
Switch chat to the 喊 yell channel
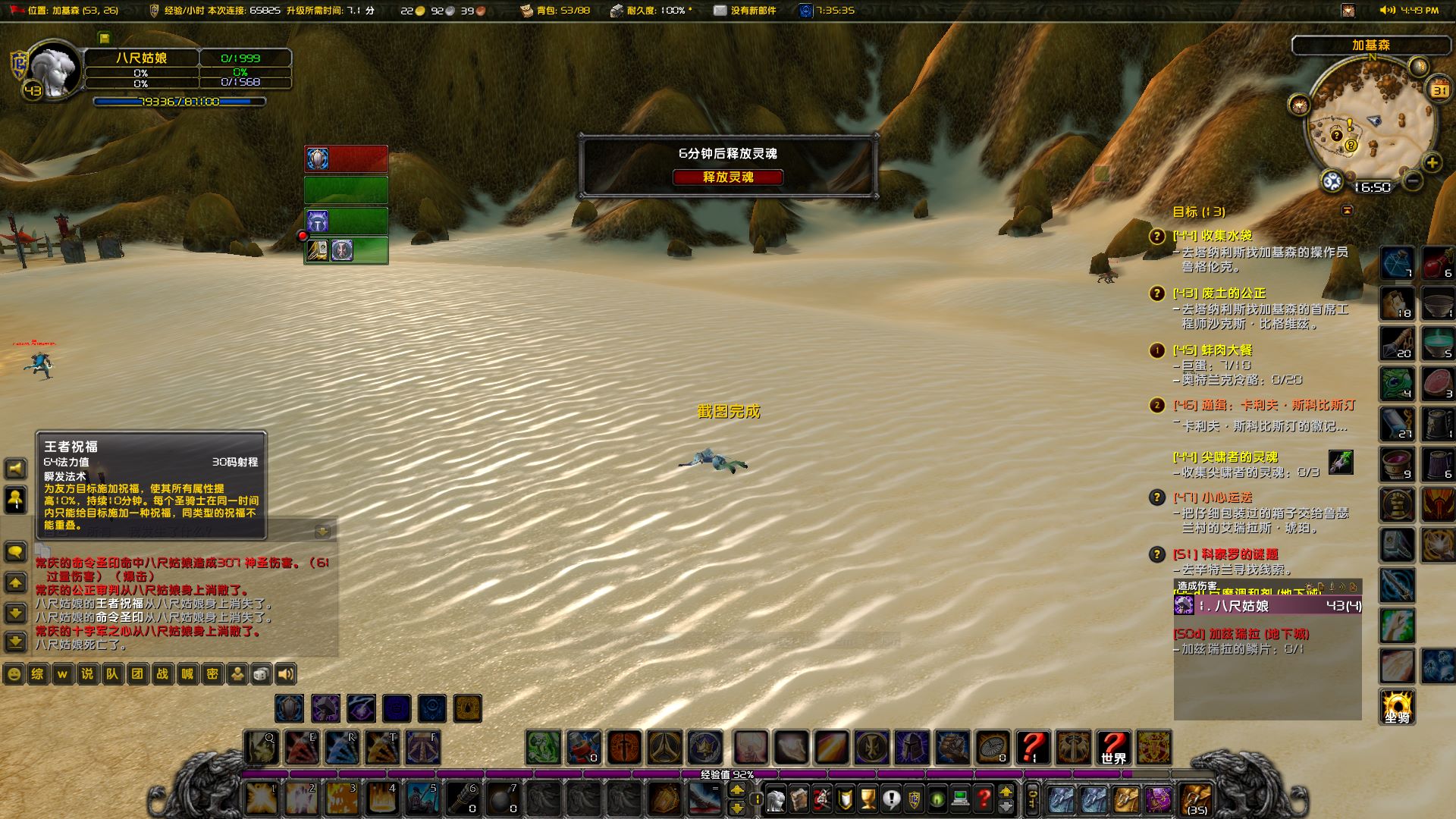[x=187, y=674]
